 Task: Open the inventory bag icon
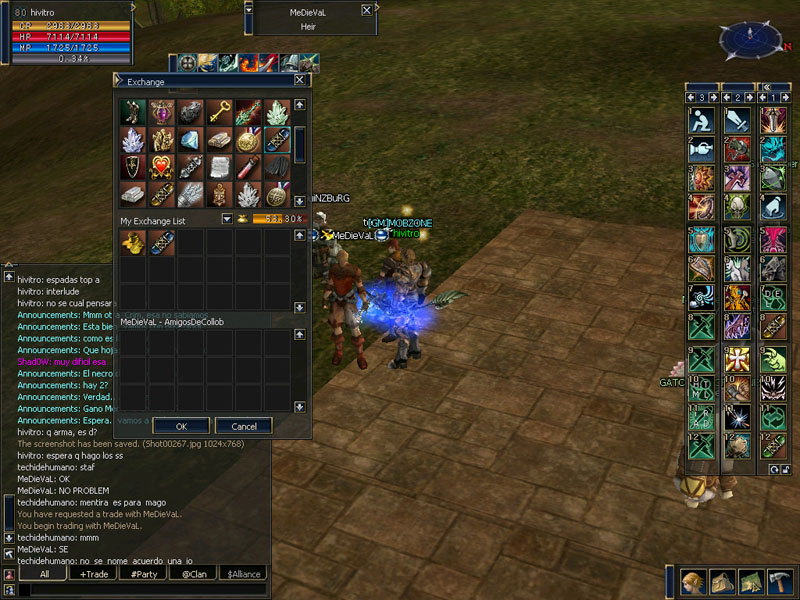pyautogui.click(x=721, y=582)
